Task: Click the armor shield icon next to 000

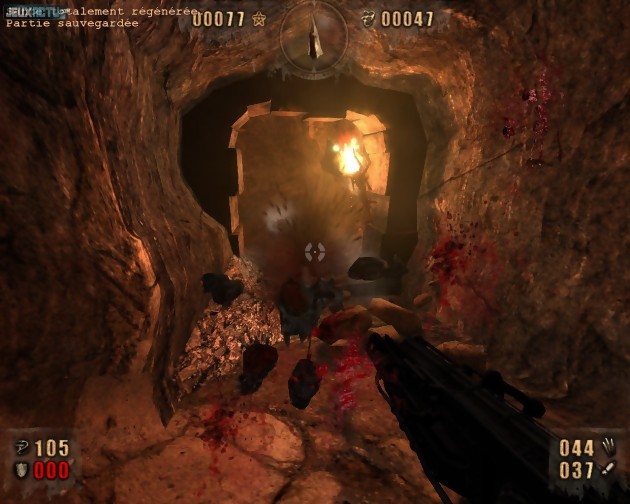Action: click(x=21, y=470)
